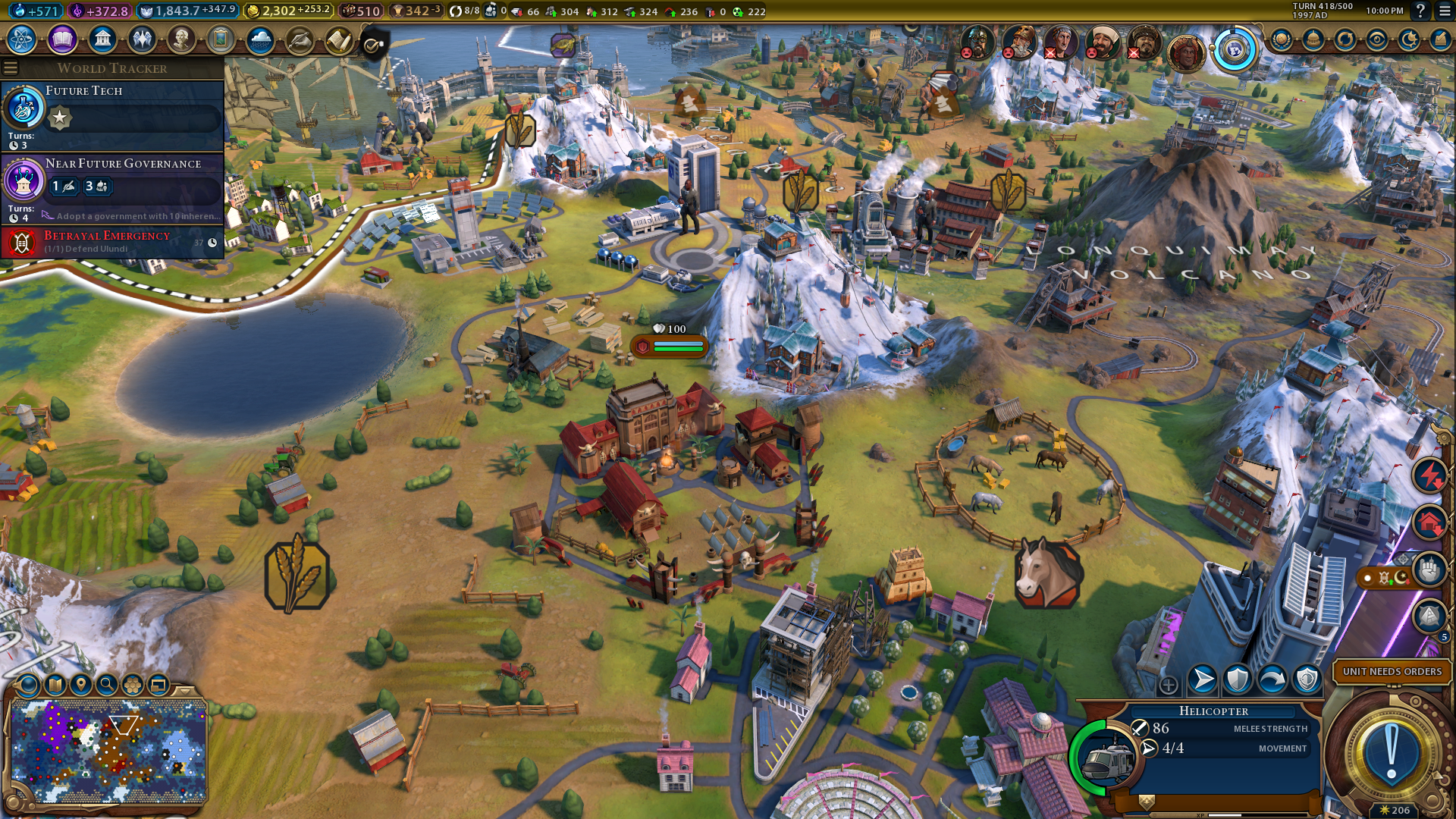Click the world minimap

[x=109, y=751]
